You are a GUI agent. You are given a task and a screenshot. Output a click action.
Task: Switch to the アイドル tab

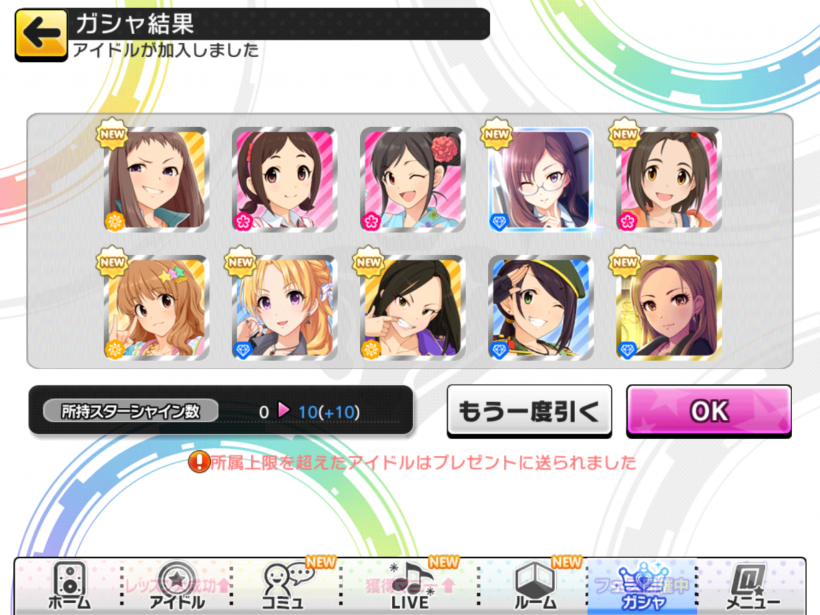coord(177,586)
